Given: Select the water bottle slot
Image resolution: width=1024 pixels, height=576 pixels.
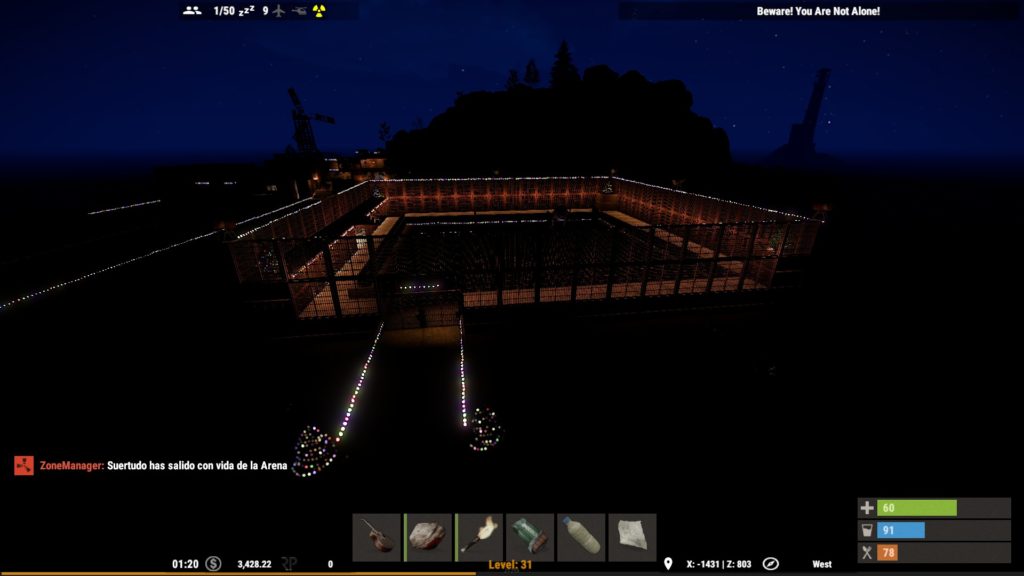Looking at the screenshot, I should click(x=582, y=537).
